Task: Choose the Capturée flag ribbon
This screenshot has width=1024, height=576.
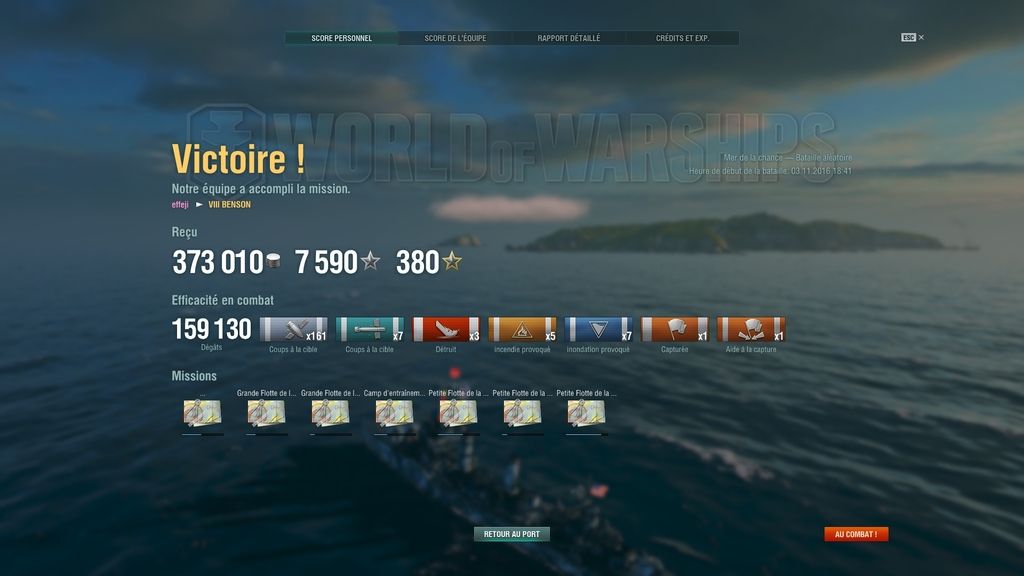Action: tap(674, 330)
